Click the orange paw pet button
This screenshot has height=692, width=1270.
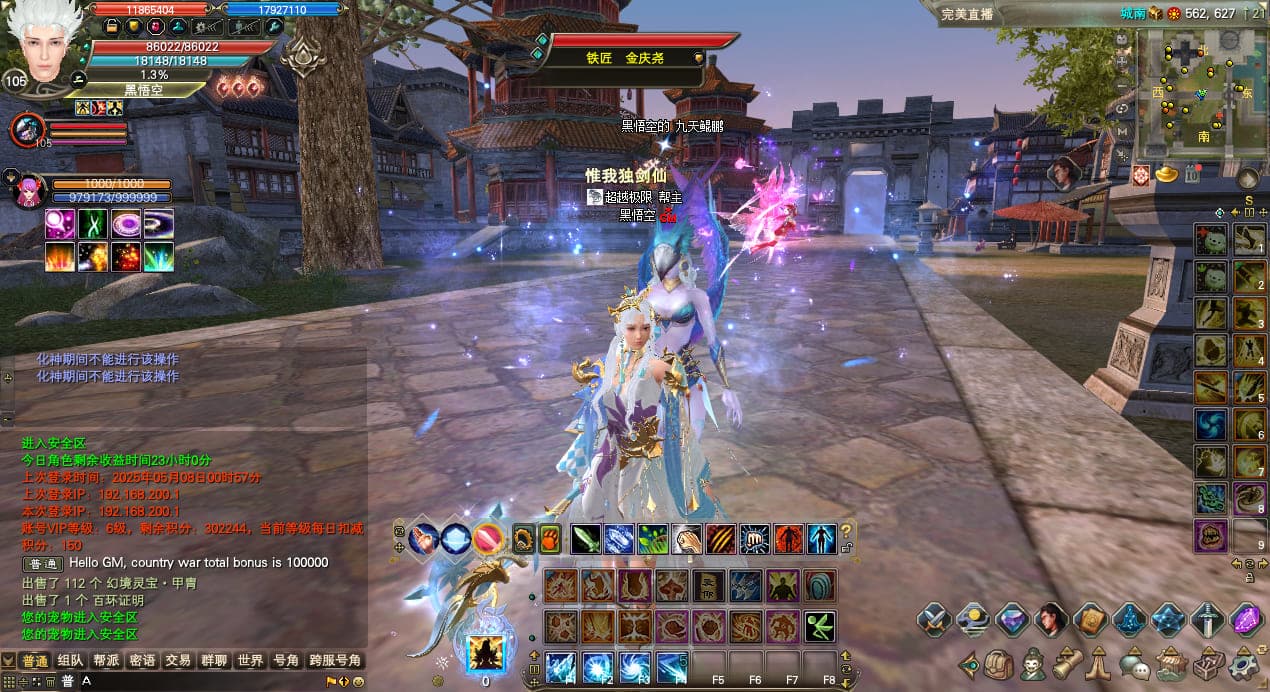(550, 539)
